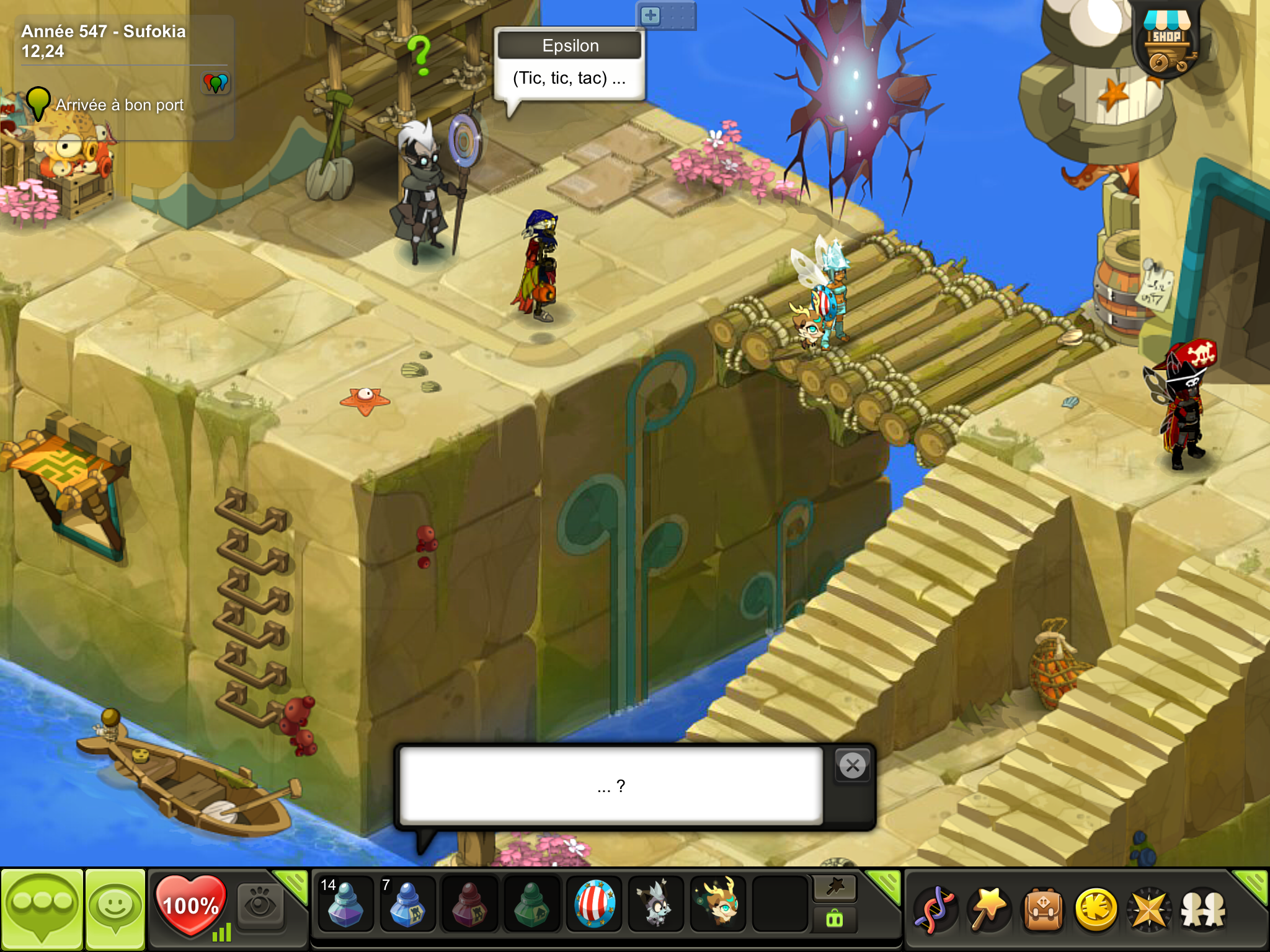Use the blue tower potion with count 7

click(x=407, y=904)
